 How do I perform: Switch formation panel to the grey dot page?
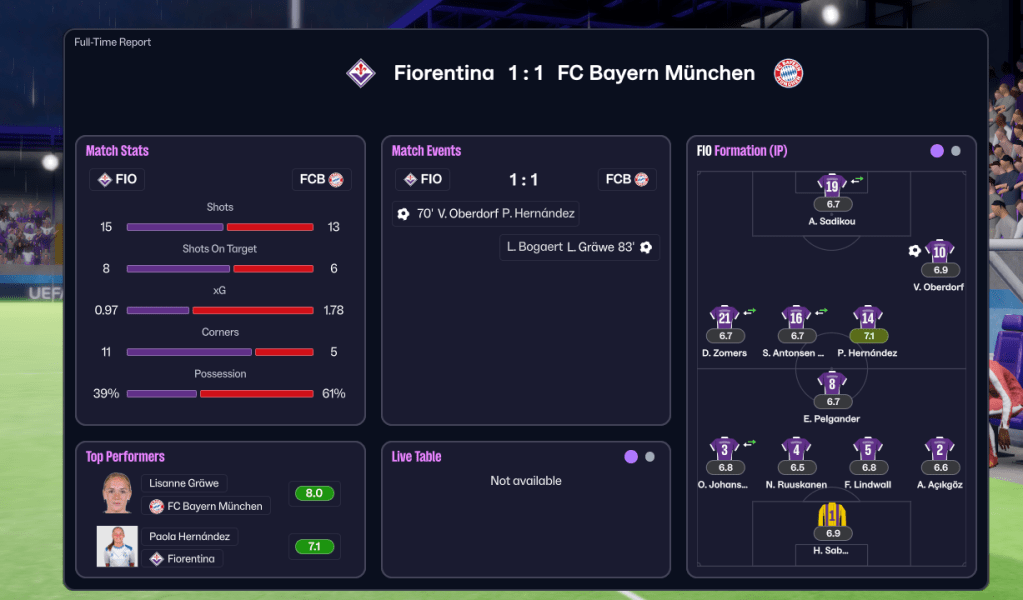point(956,151)
